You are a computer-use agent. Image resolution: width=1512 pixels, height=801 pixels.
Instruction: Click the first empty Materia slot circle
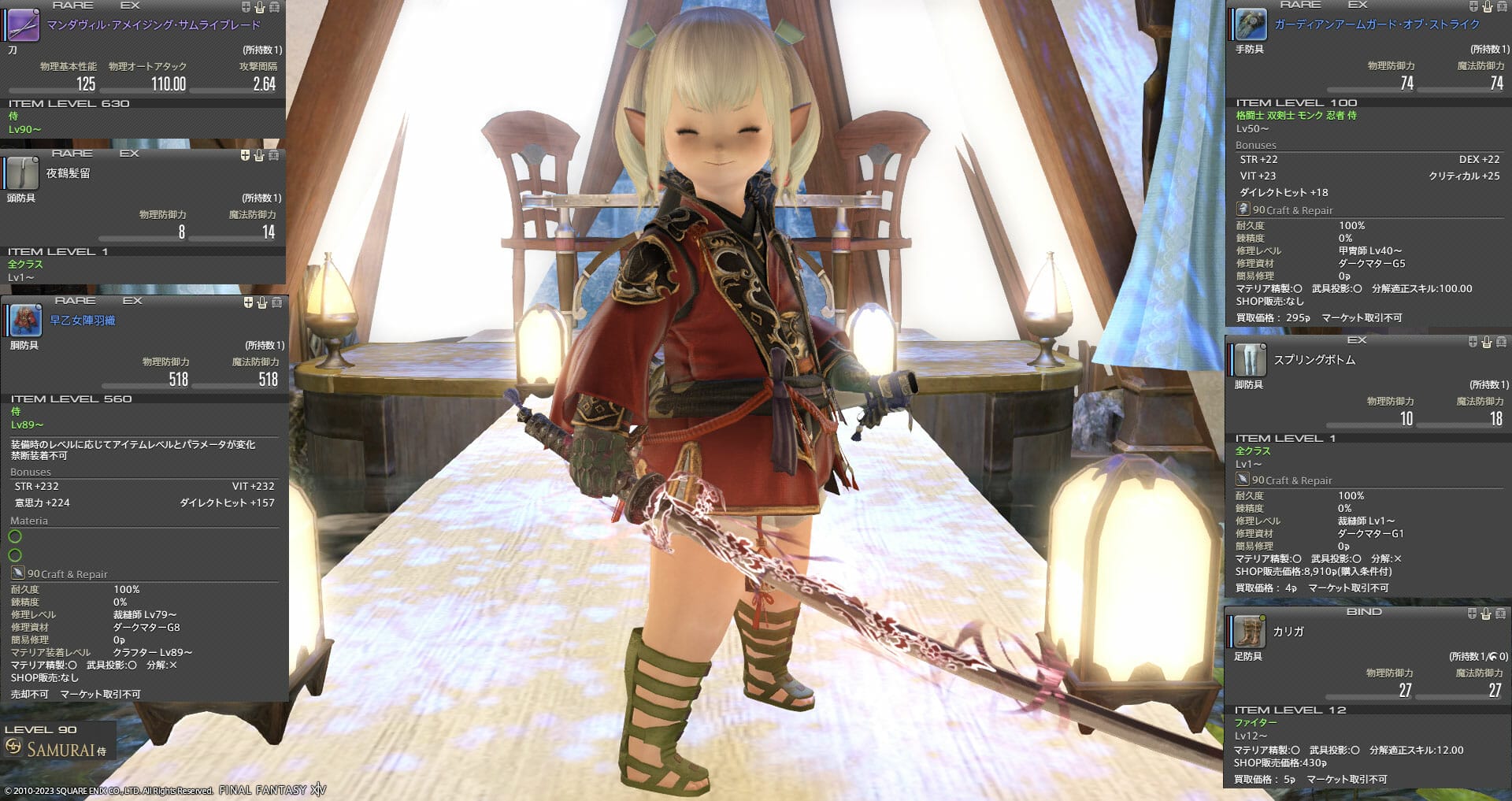14,536
